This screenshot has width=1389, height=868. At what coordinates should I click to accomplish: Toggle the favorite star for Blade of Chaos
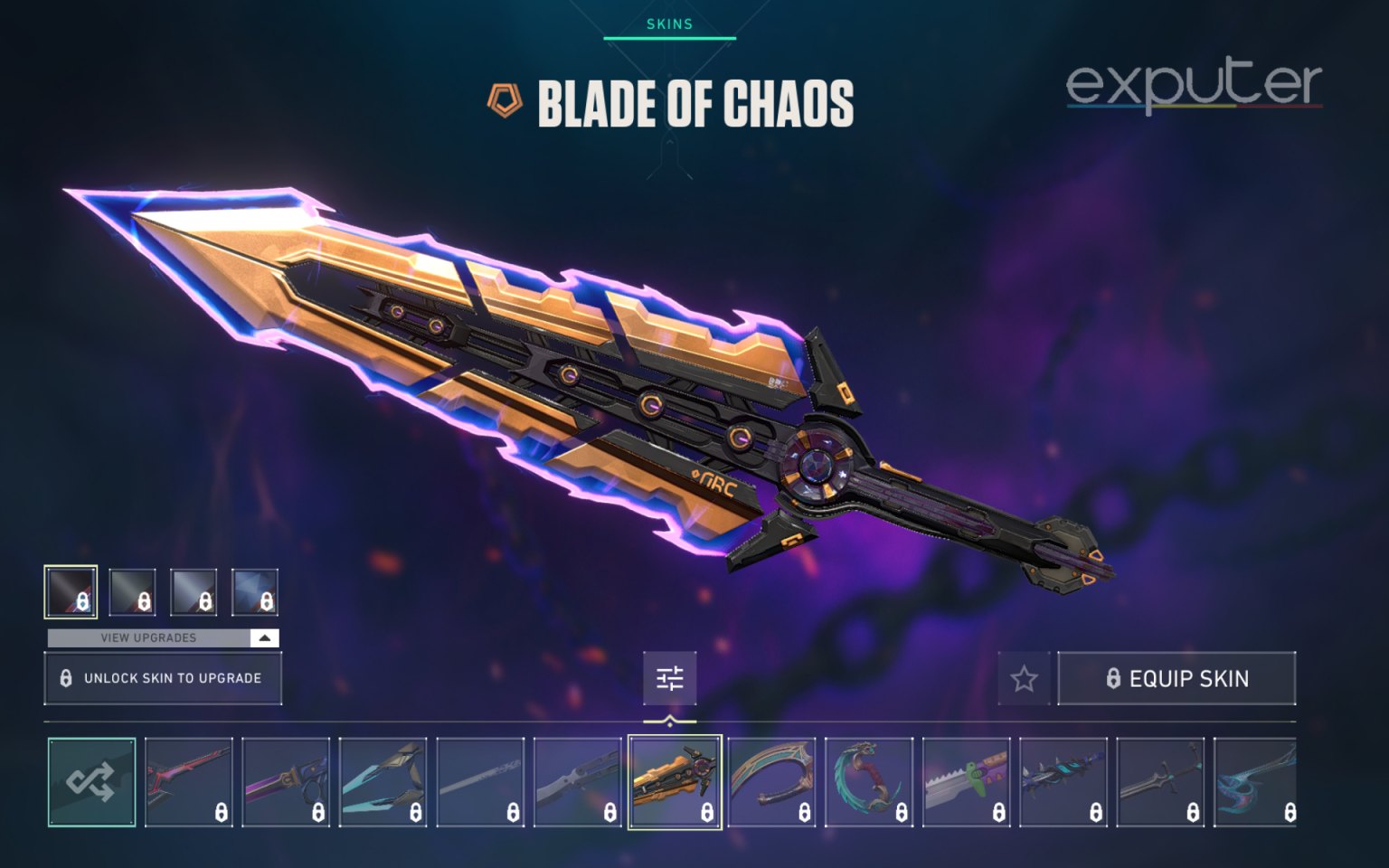(x=1023, y=679)
